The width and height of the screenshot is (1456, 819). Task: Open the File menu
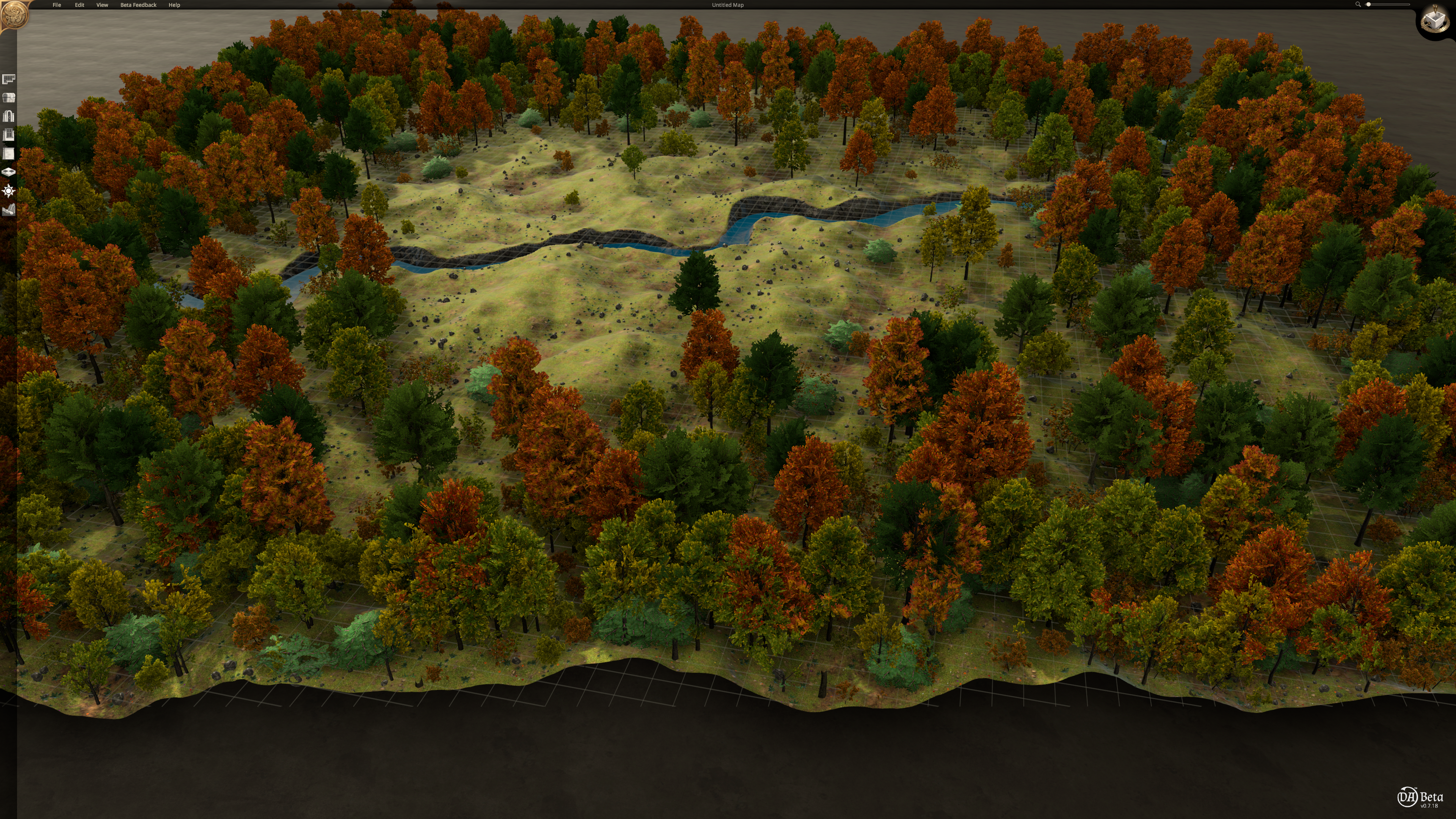56,5
